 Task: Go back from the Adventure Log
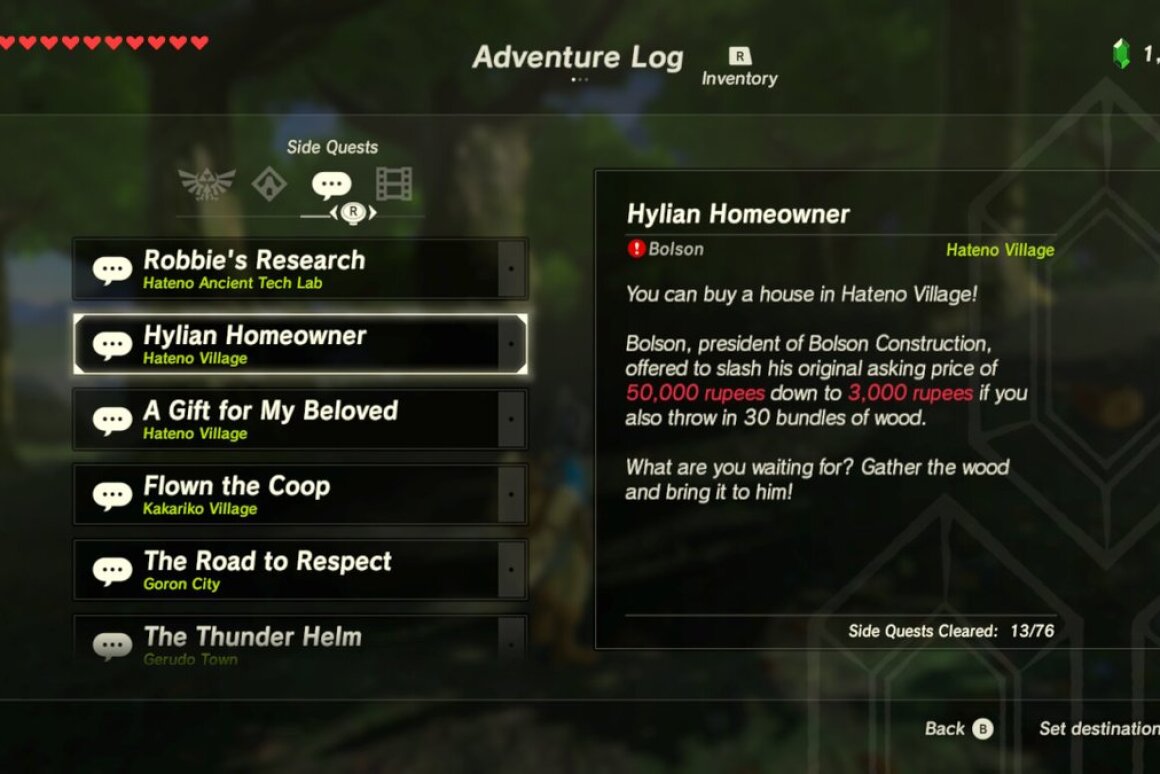[958, 729]
